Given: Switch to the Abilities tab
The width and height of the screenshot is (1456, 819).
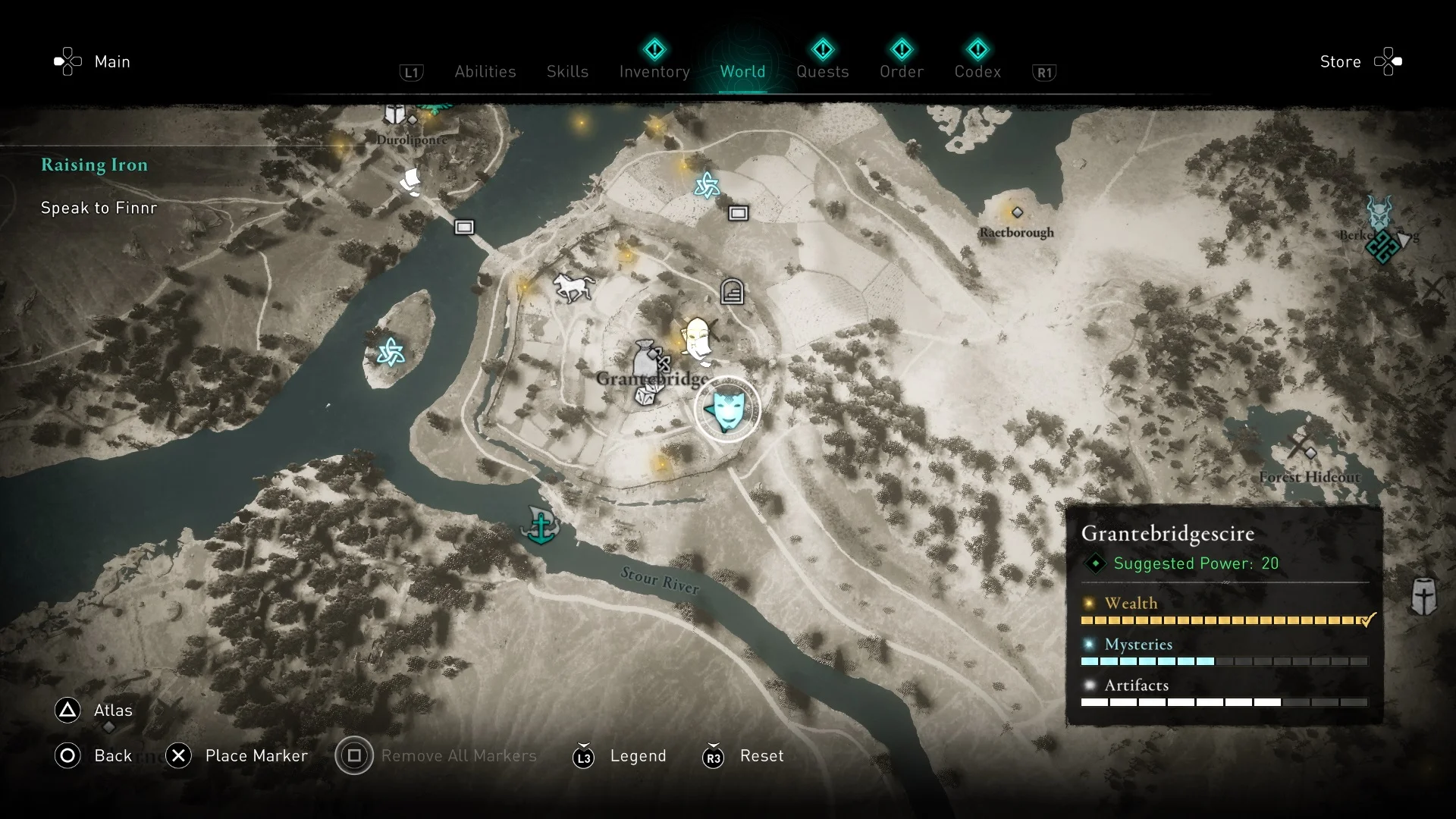Looking at the screenshot, I should point(485,71).
